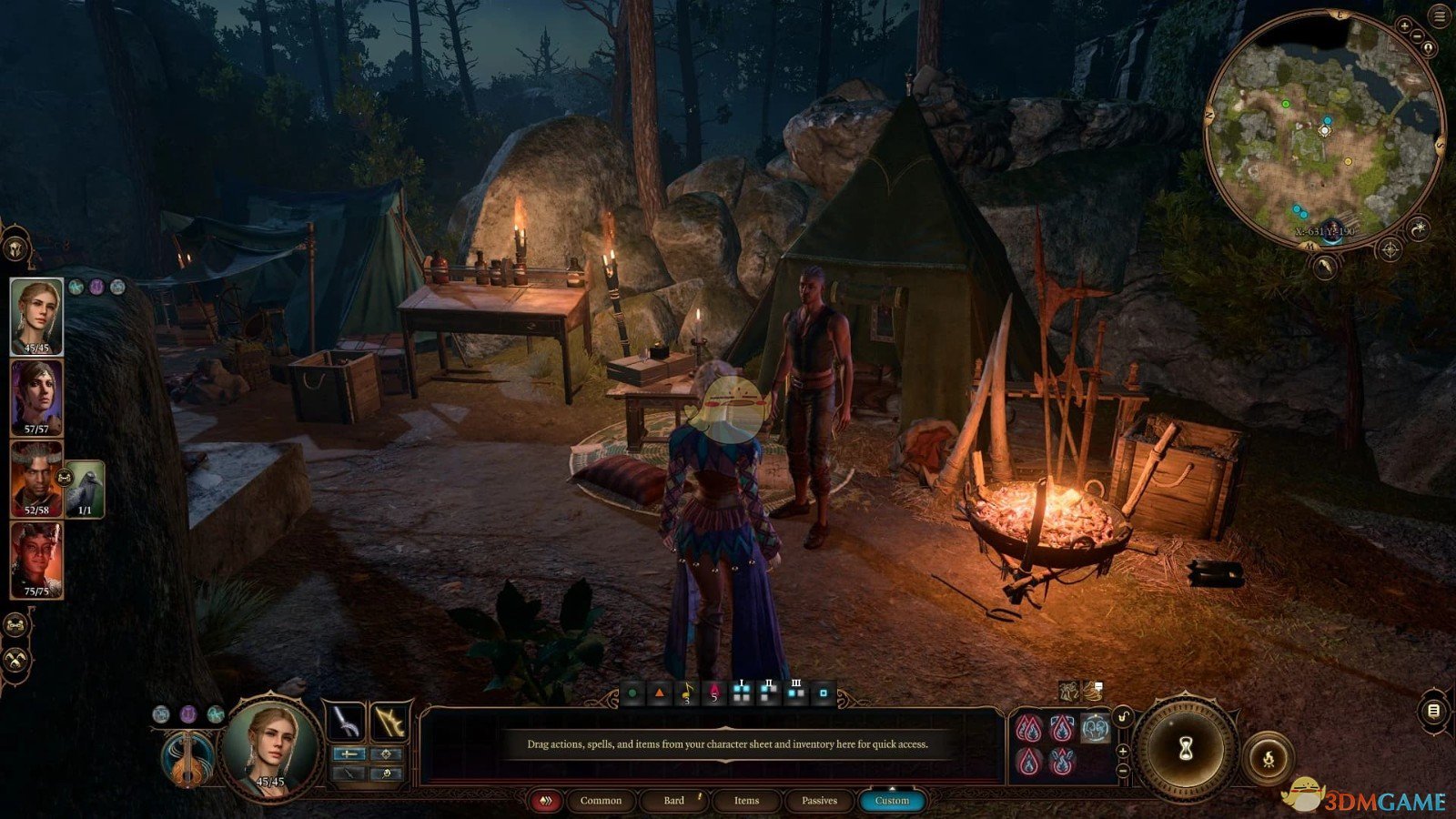Select the red tiefling party portrait

tap(36, 560)
